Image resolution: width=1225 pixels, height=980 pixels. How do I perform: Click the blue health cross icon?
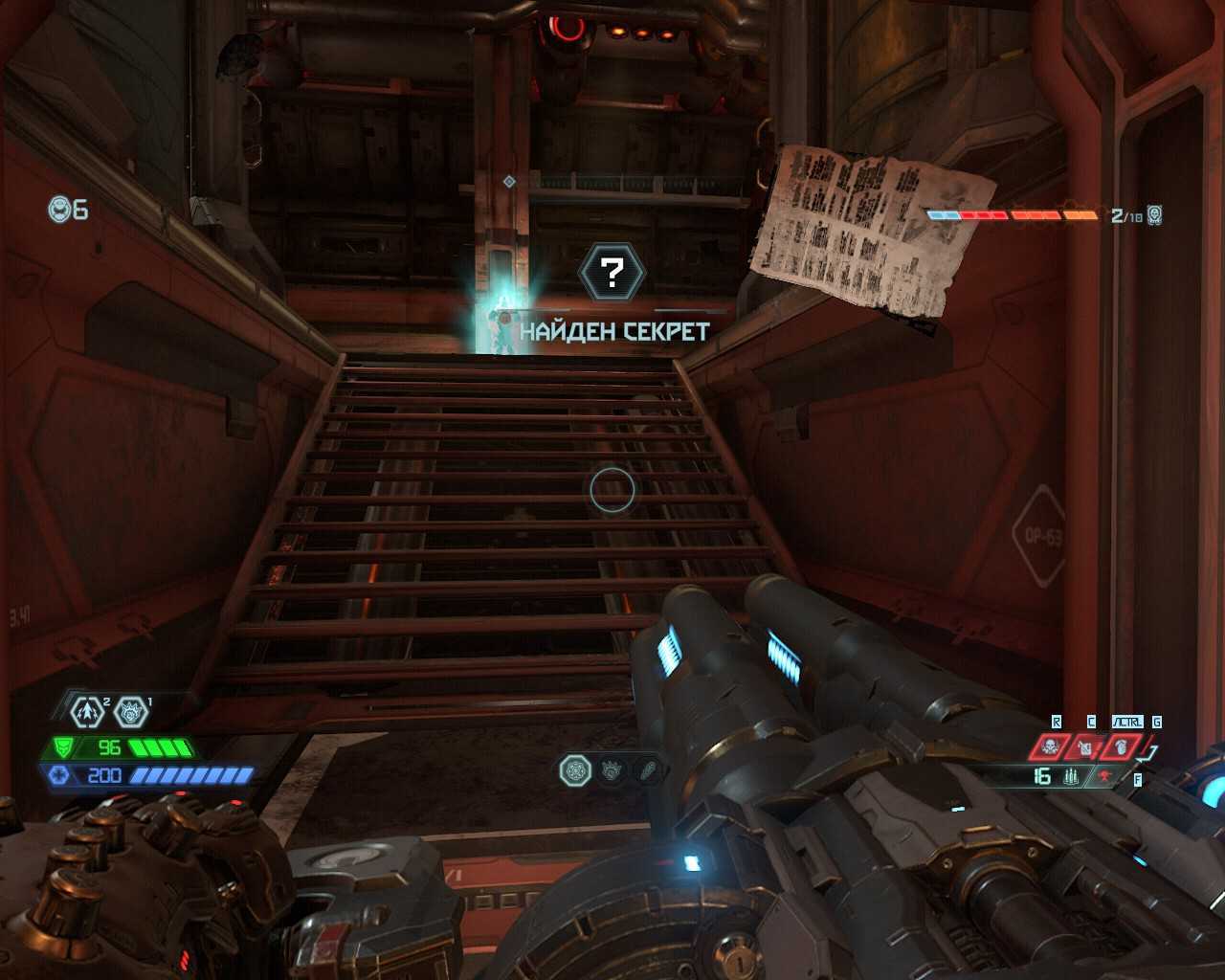(58, 775)
